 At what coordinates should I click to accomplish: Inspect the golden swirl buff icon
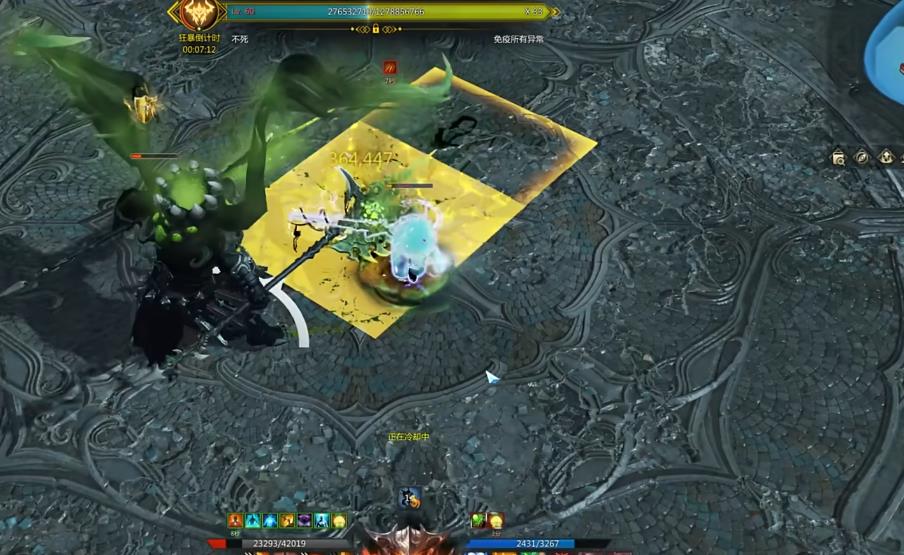click(287, 521)
